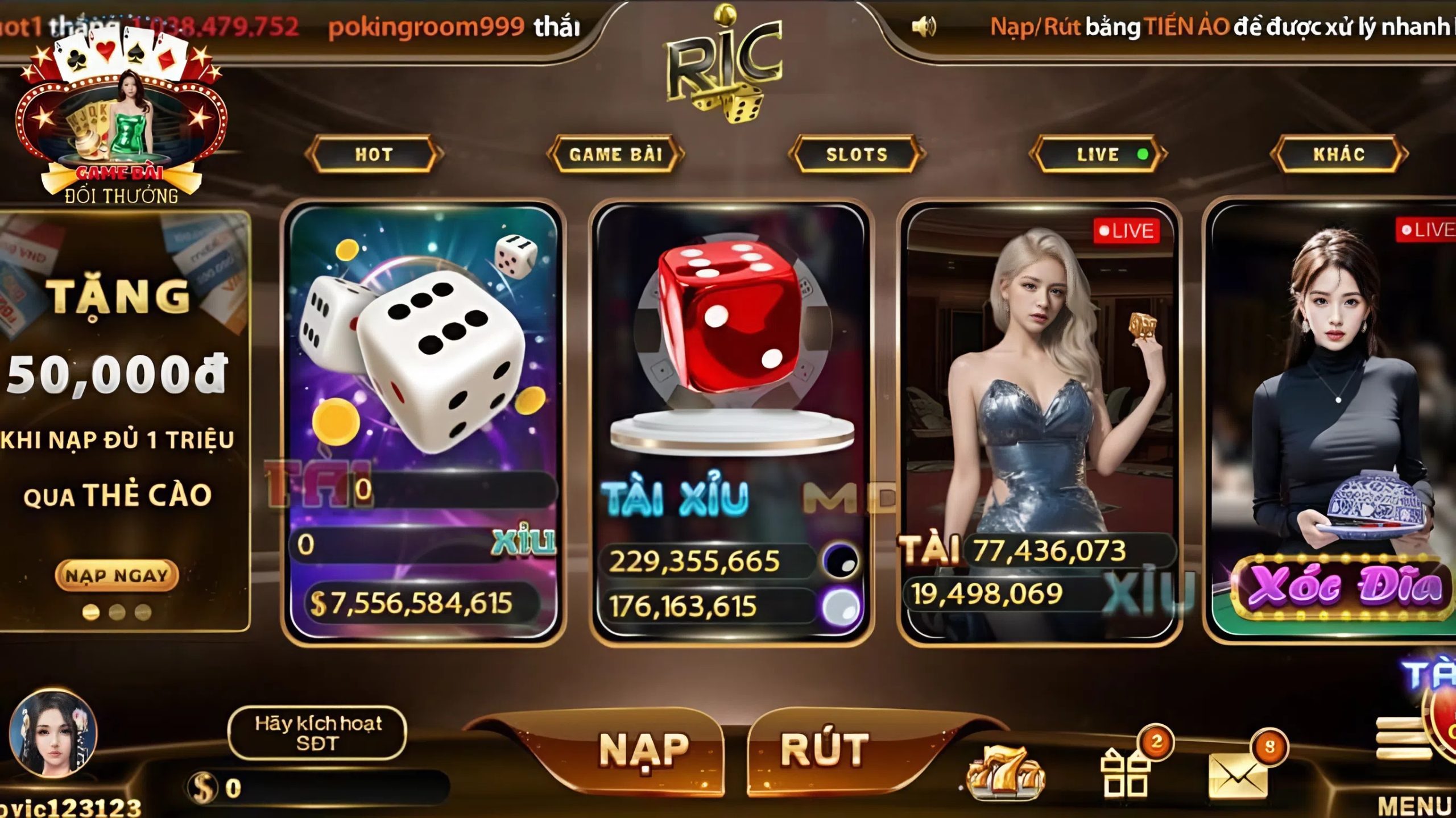Switch to the LIVE tab
This screenshot has width=1456, height=818.
(1095, 153)
